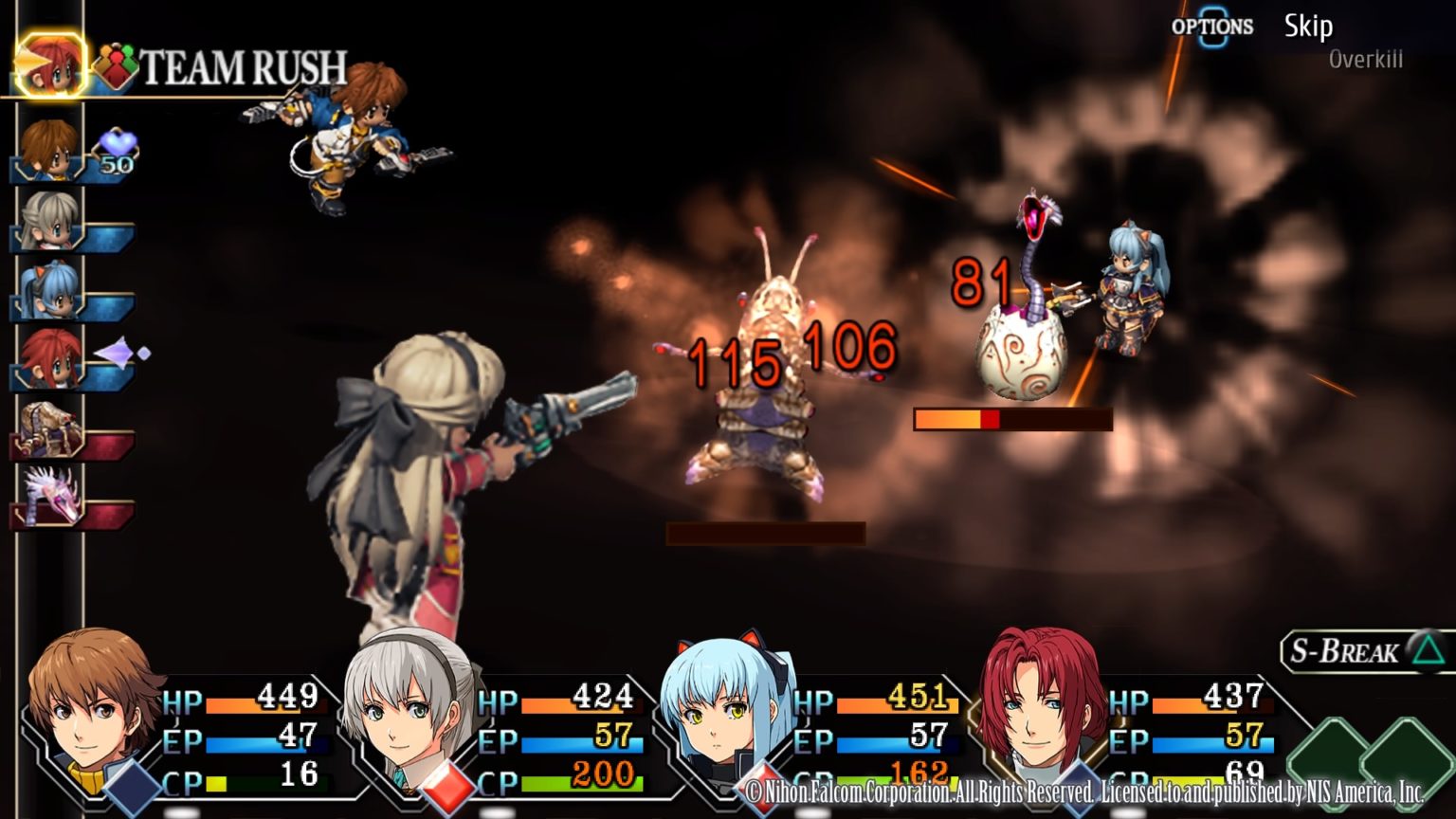Pick Randy's red-haired portrait in the party status bar
The width and height of the screenshot is (1456, 819).
(1041, 701)
